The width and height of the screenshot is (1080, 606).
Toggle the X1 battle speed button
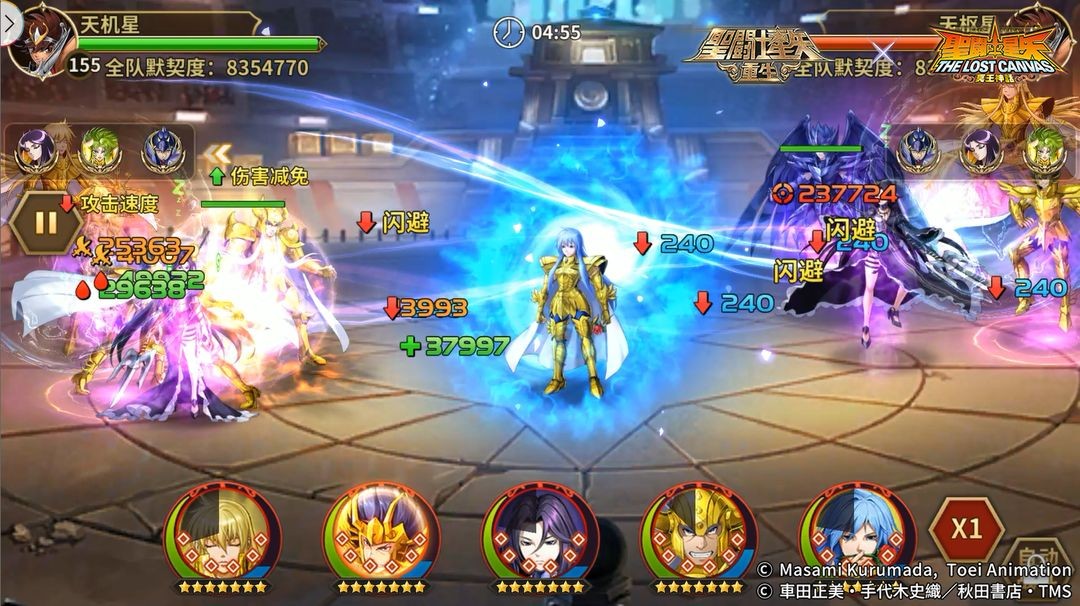(966, 529)
